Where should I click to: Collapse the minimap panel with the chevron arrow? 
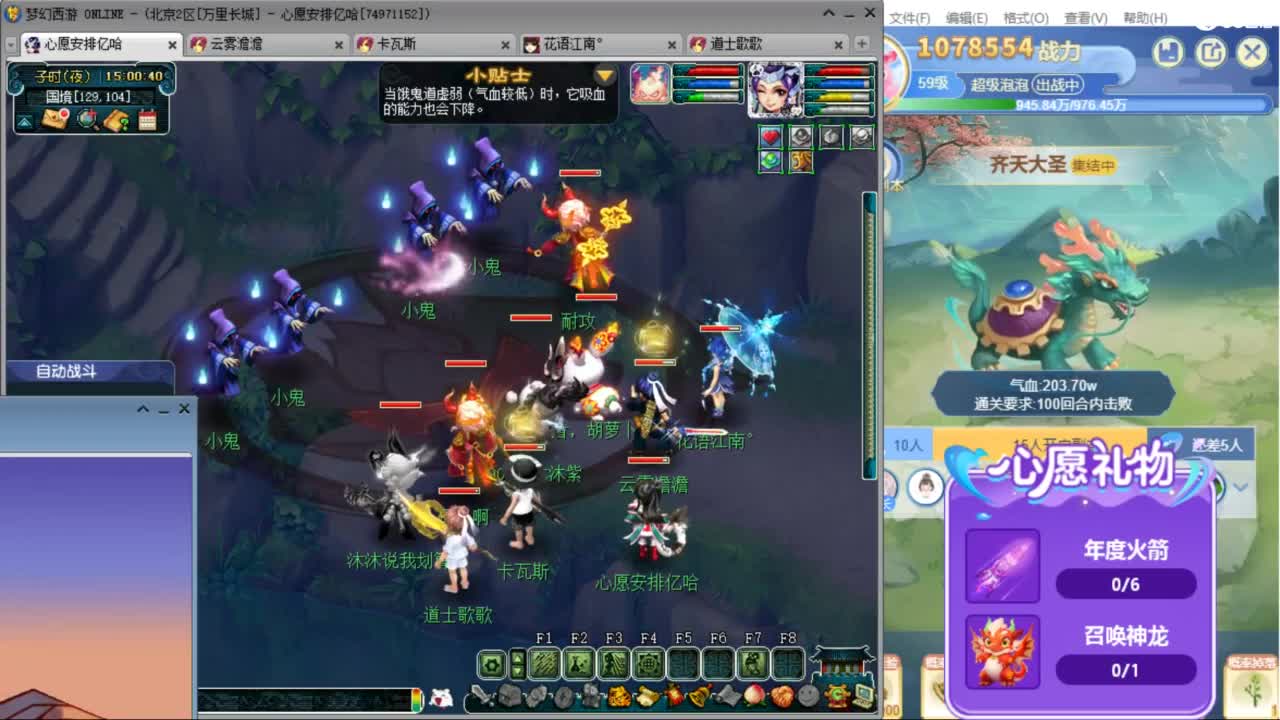coord(23,121)
